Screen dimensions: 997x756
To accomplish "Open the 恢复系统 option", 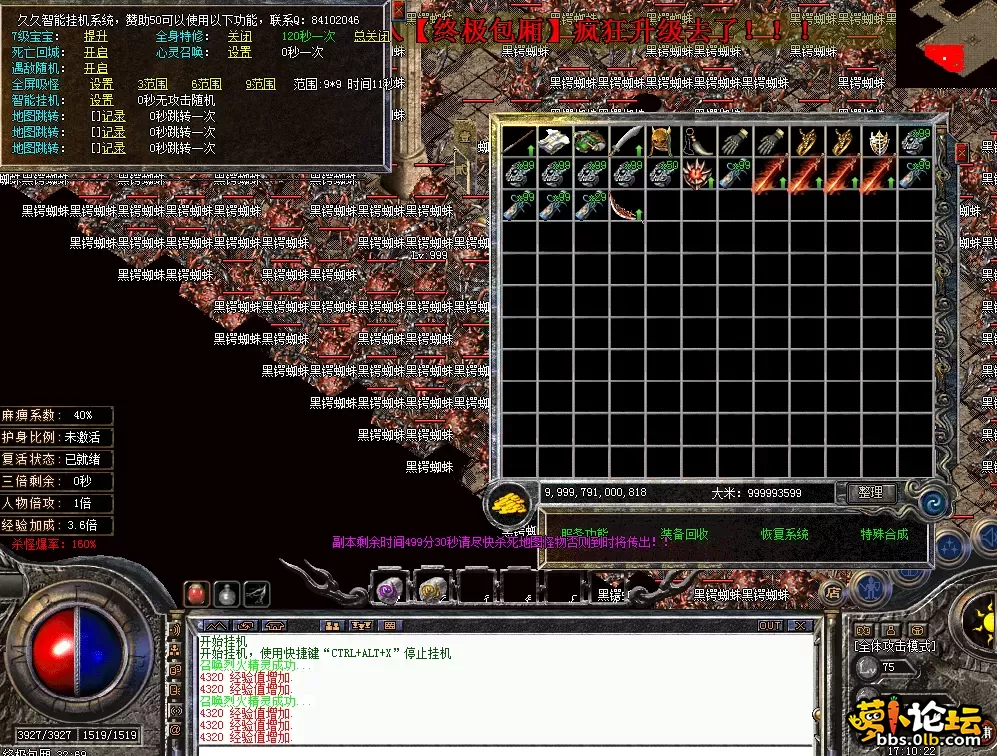I will point(784,535).
